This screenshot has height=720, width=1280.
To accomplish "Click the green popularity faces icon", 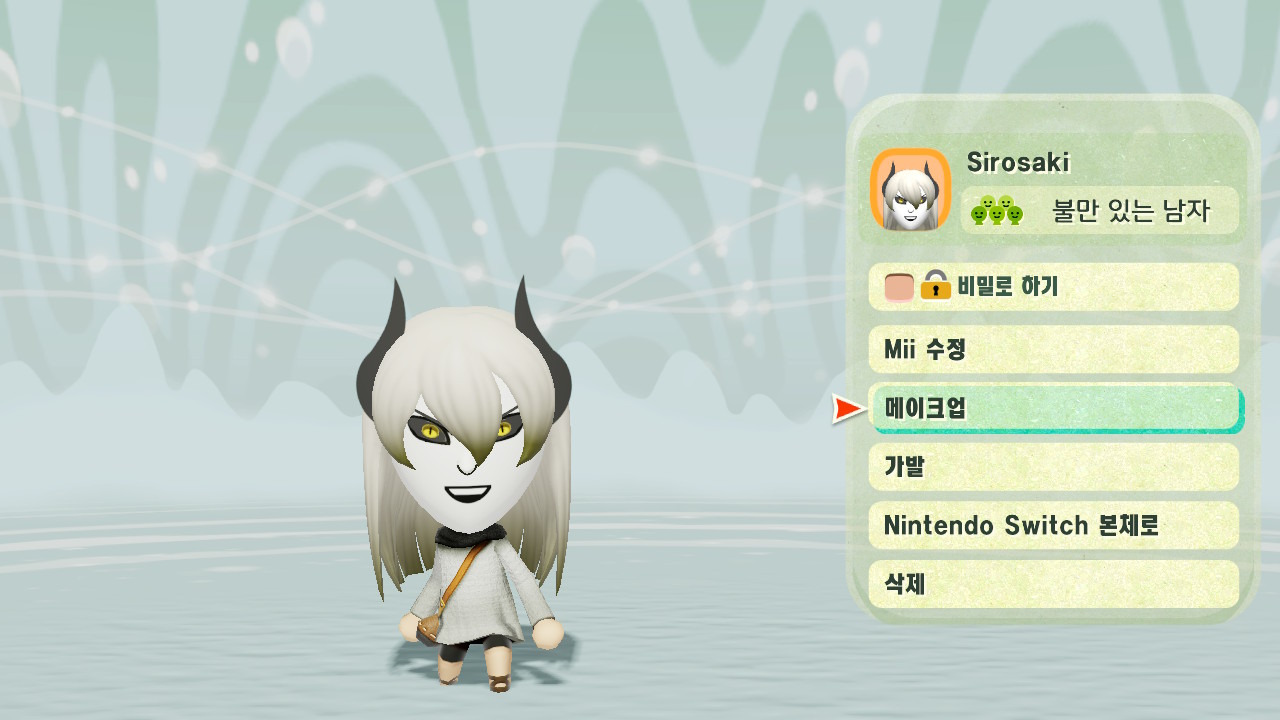I will coord(997,210).
